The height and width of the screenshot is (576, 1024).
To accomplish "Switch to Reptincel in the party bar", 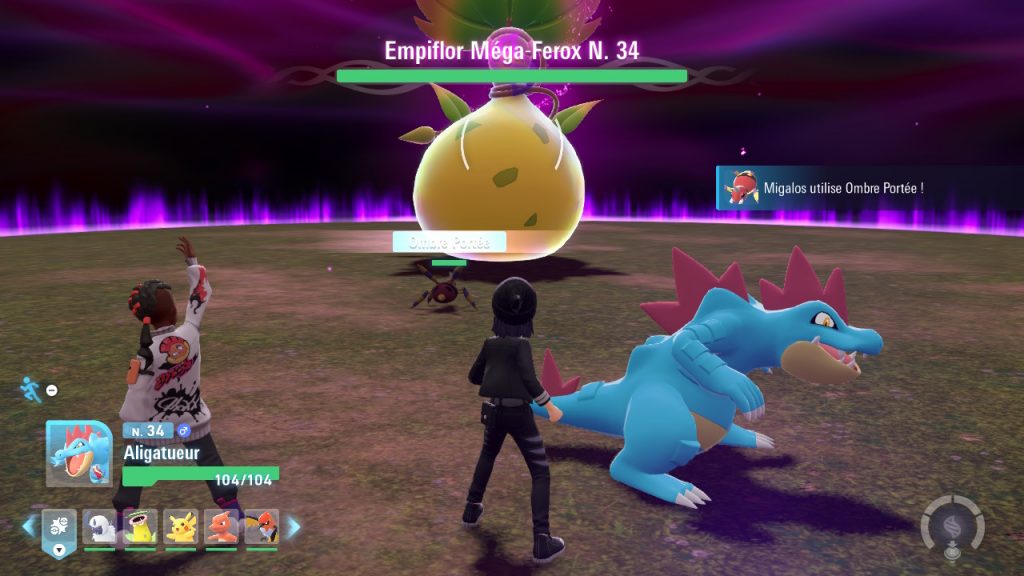I will [222, 526].
